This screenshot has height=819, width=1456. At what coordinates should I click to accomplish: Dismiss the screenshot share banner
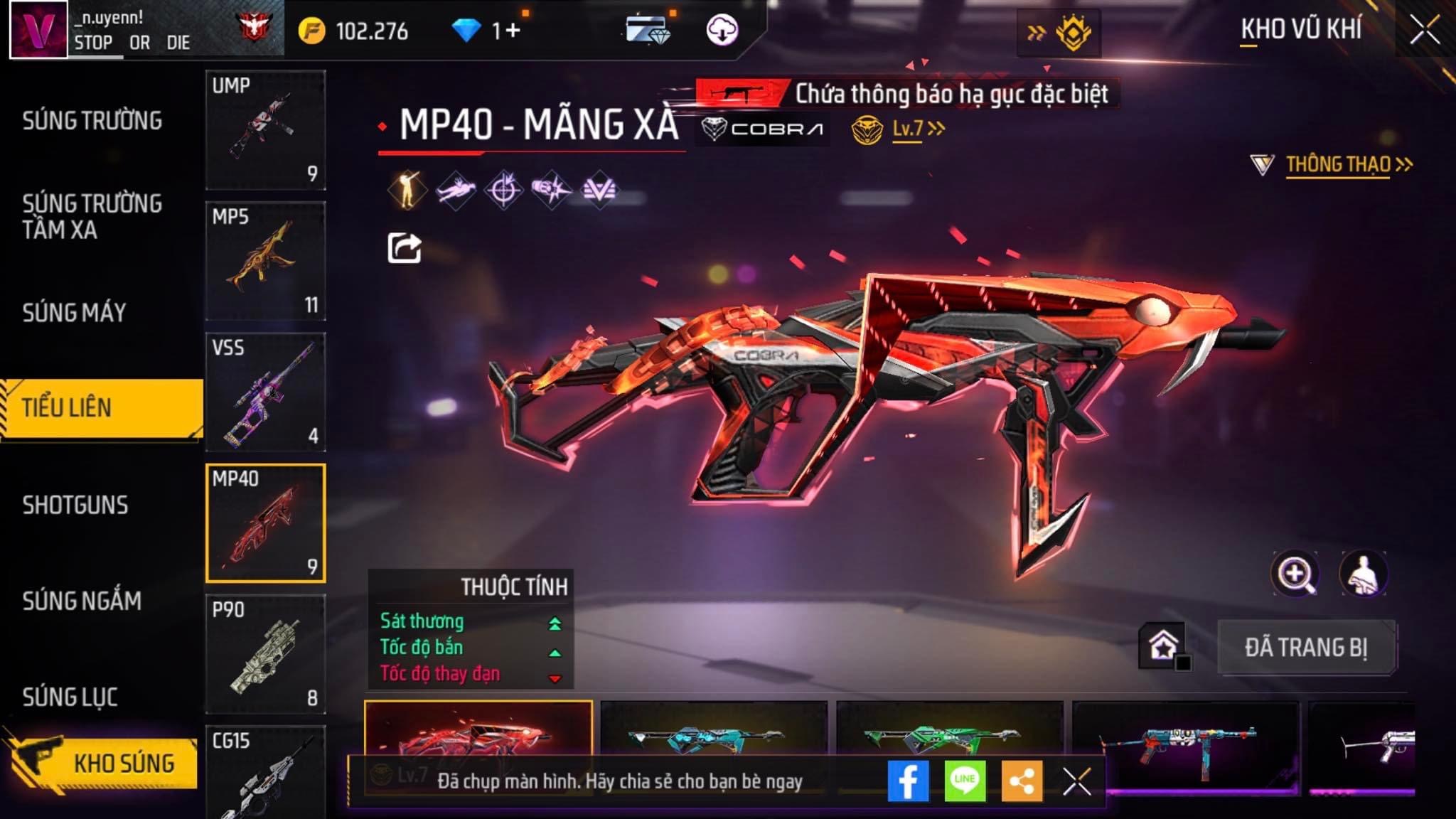[x=1076, y=782]
